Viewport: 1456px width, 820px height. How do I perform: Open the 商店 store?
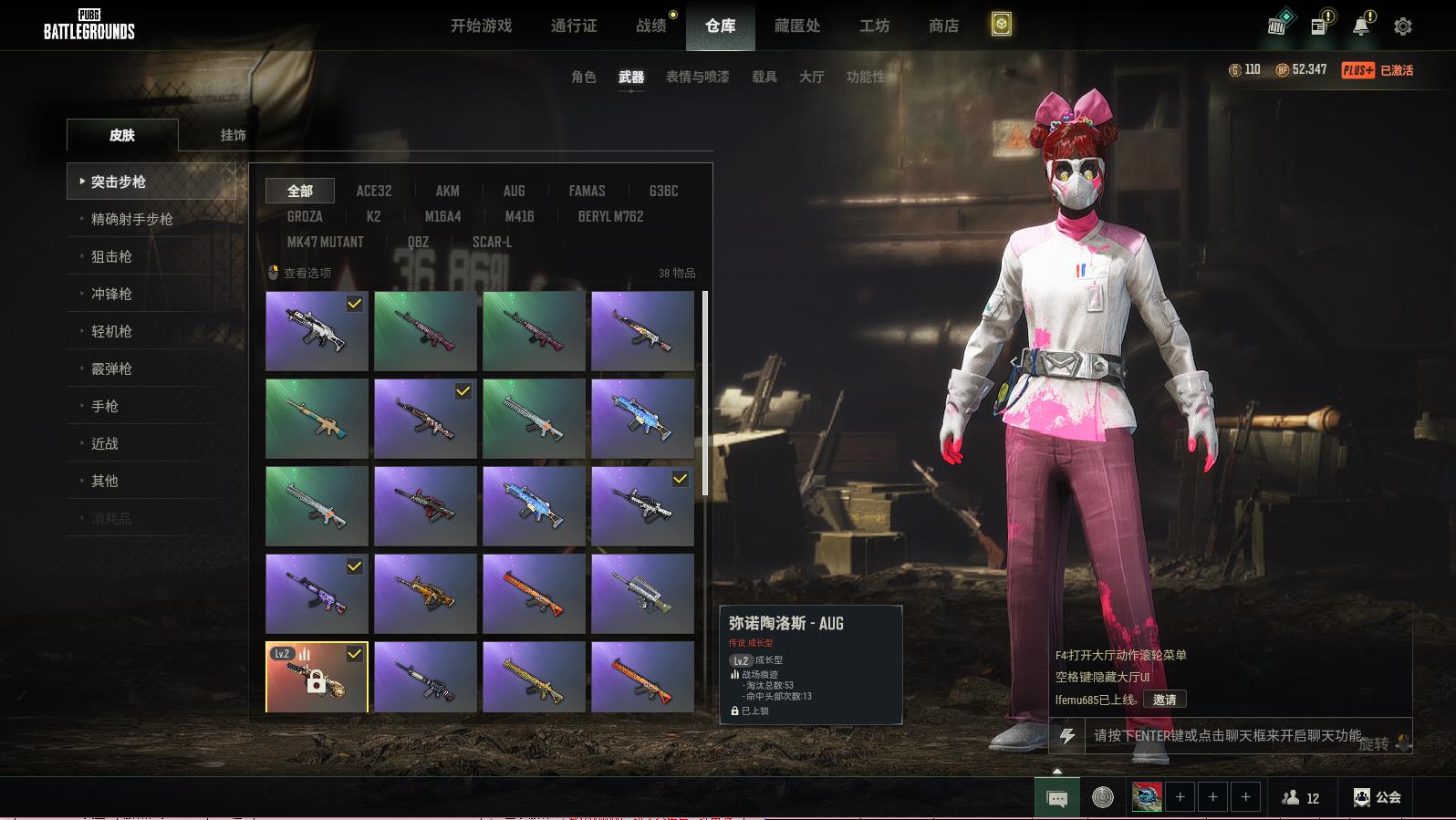[943, 26]
